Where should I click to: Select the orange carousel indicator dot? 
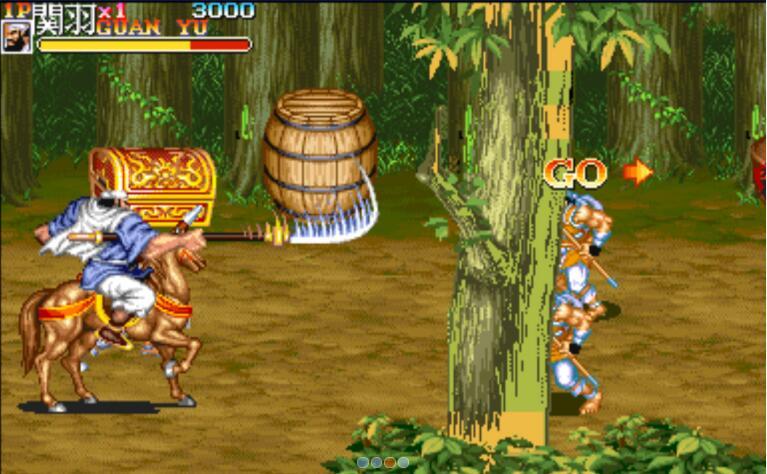click(x=390, y=462)
